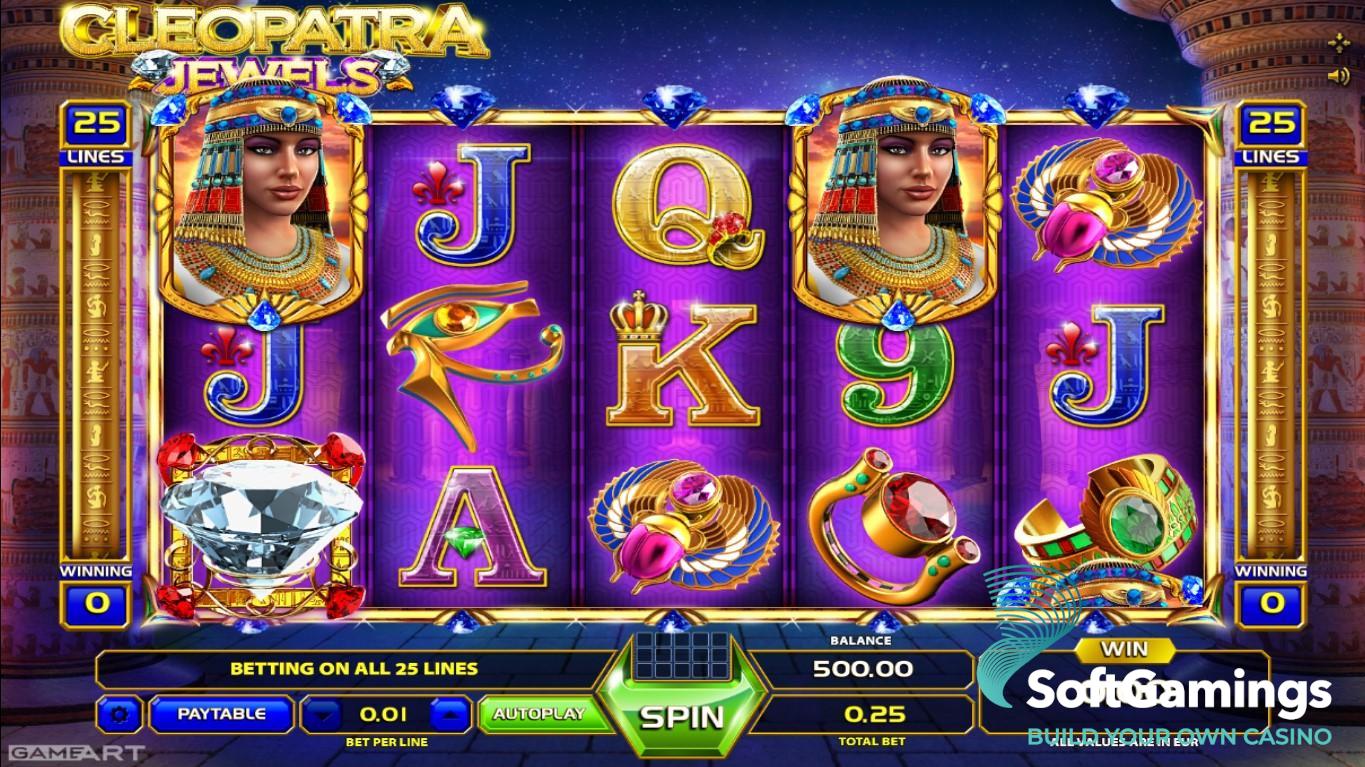Toggle fullscreen with the four-arrows icon
Screen dimensions: 1365x767
click(x=1338, y=43)
